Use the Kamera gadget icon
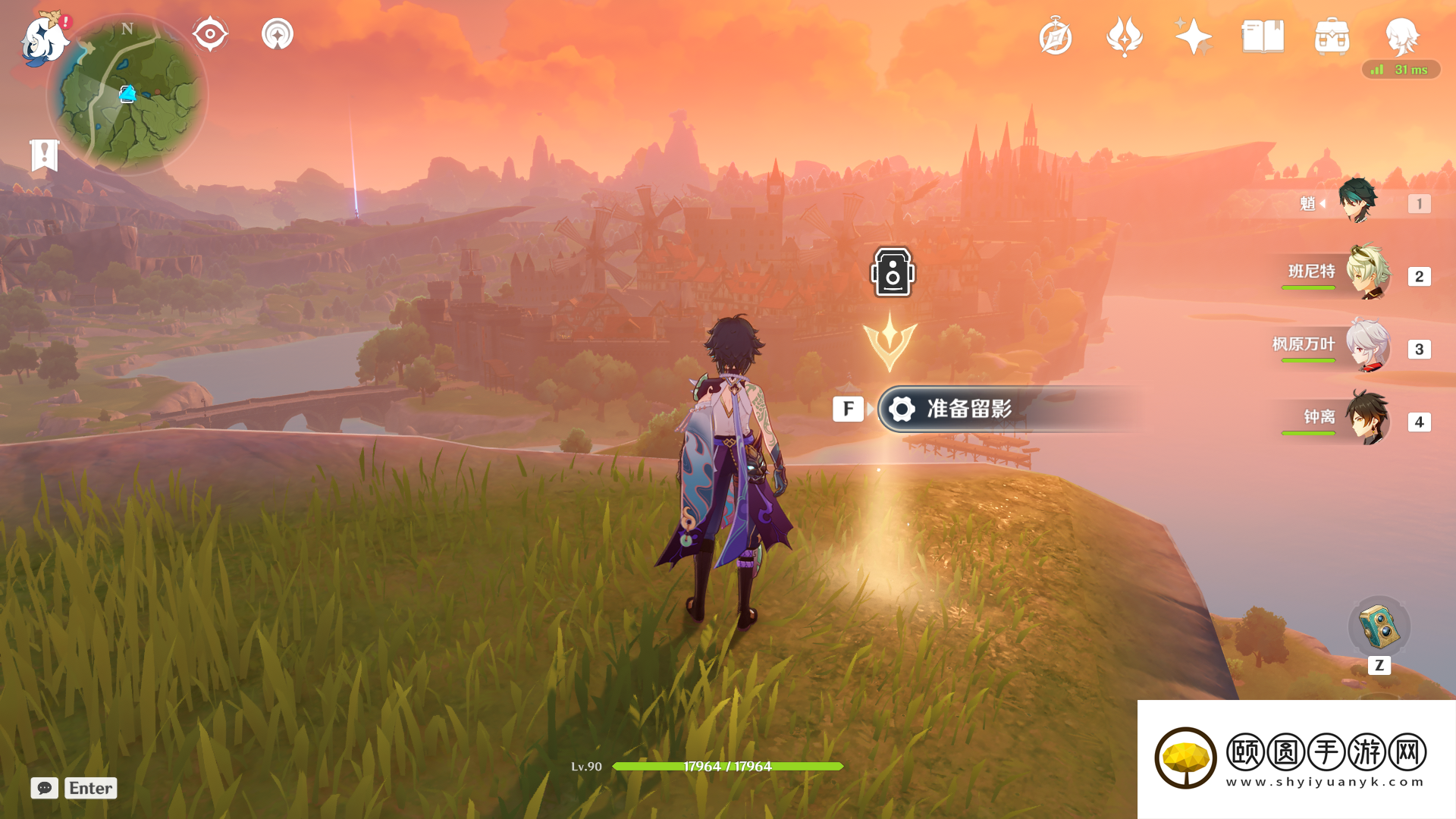Image resolution: width=1456 pixels, height=819 pixels. pyautogui.click(x=1379, y=626)
